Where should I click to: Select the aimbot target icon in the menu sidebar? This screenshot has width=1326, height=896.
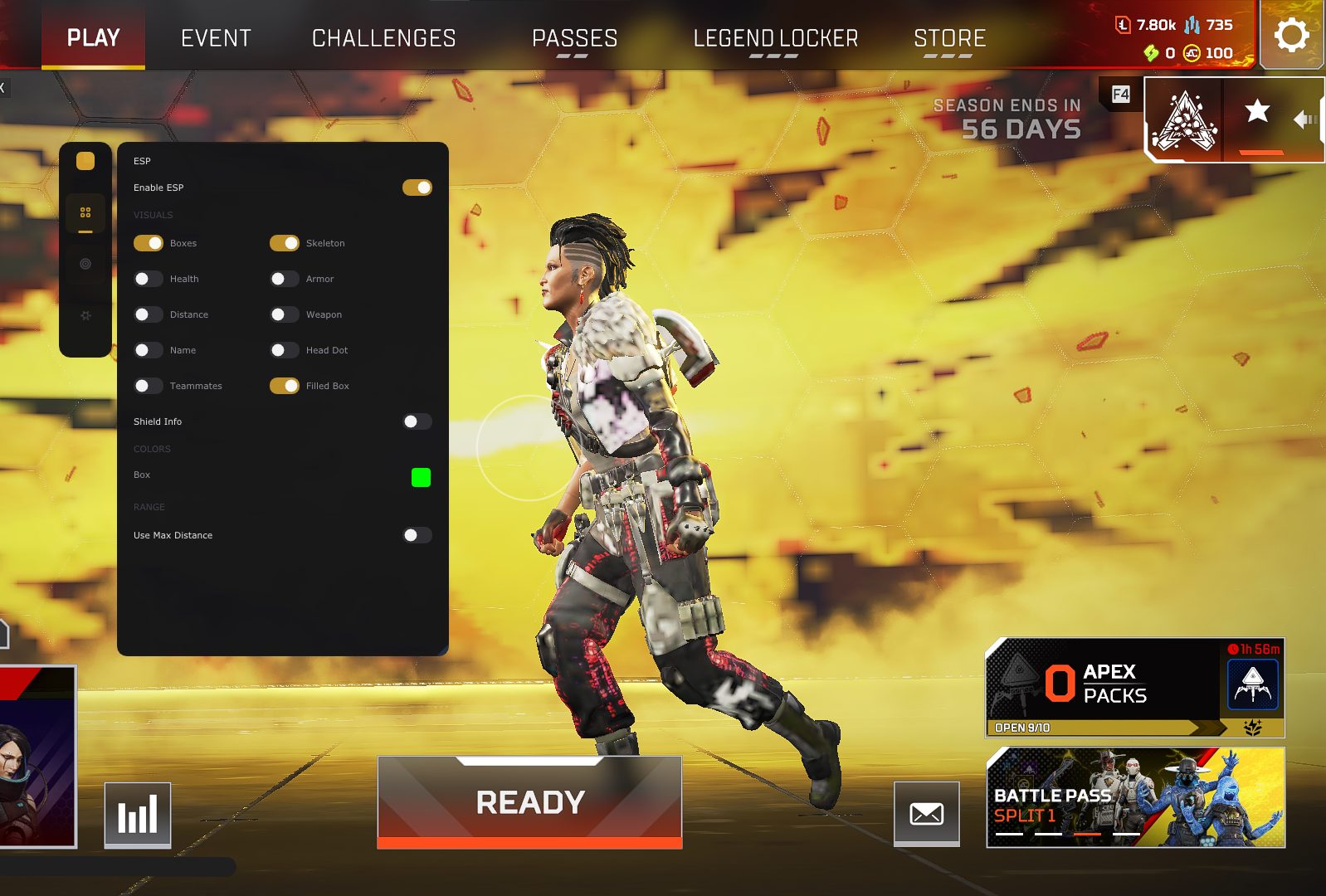click(85, 264)
